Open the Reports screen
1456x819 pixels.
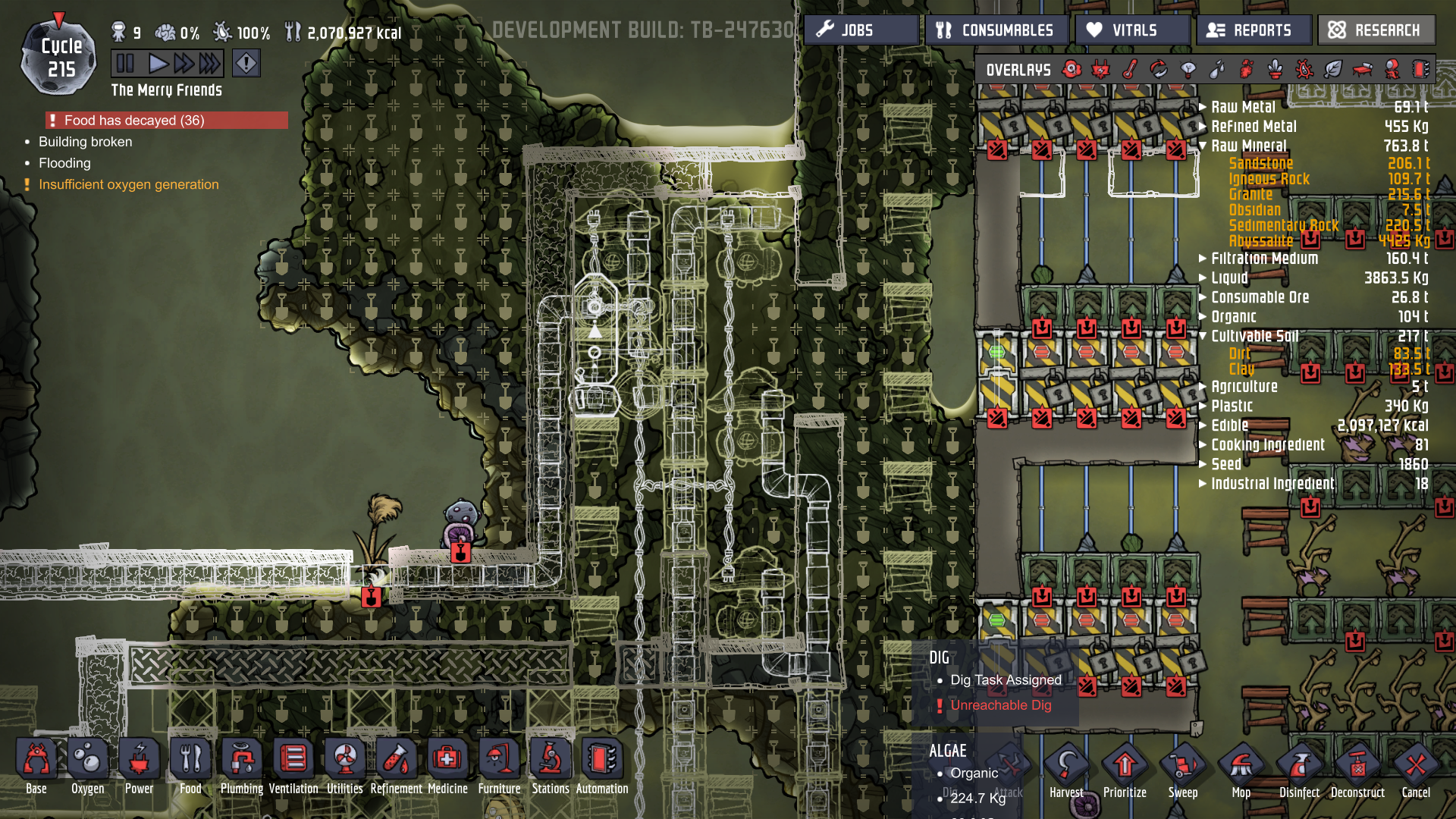click(1253, 30)
